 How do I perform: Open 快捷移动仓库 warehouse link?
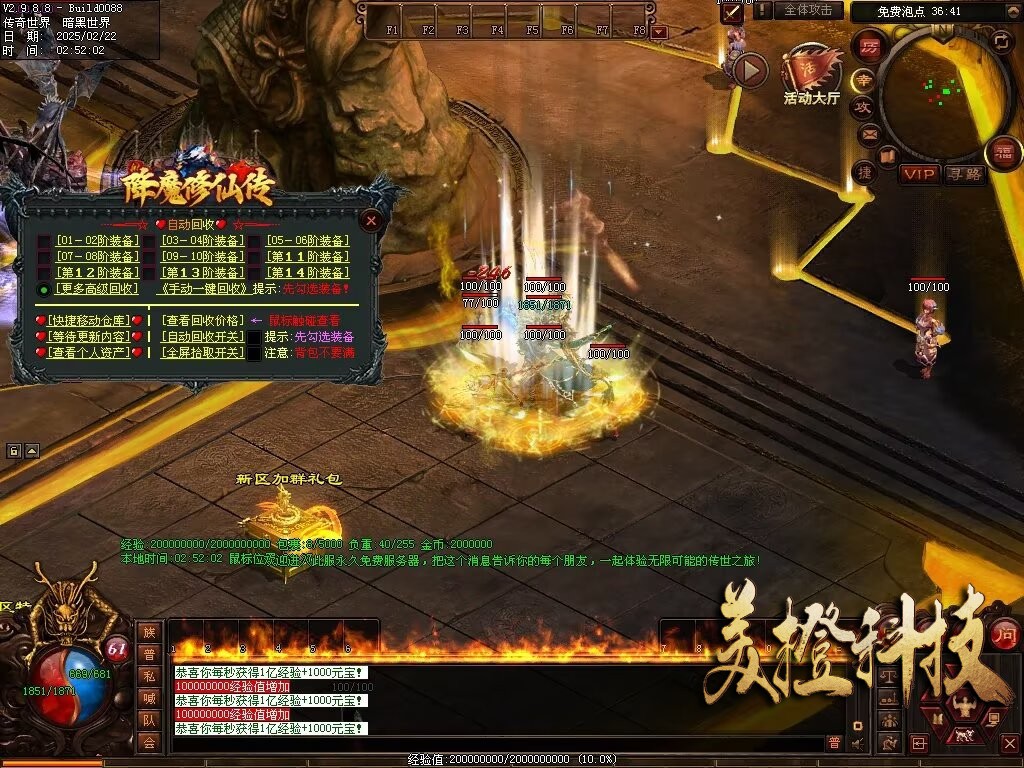89,321
